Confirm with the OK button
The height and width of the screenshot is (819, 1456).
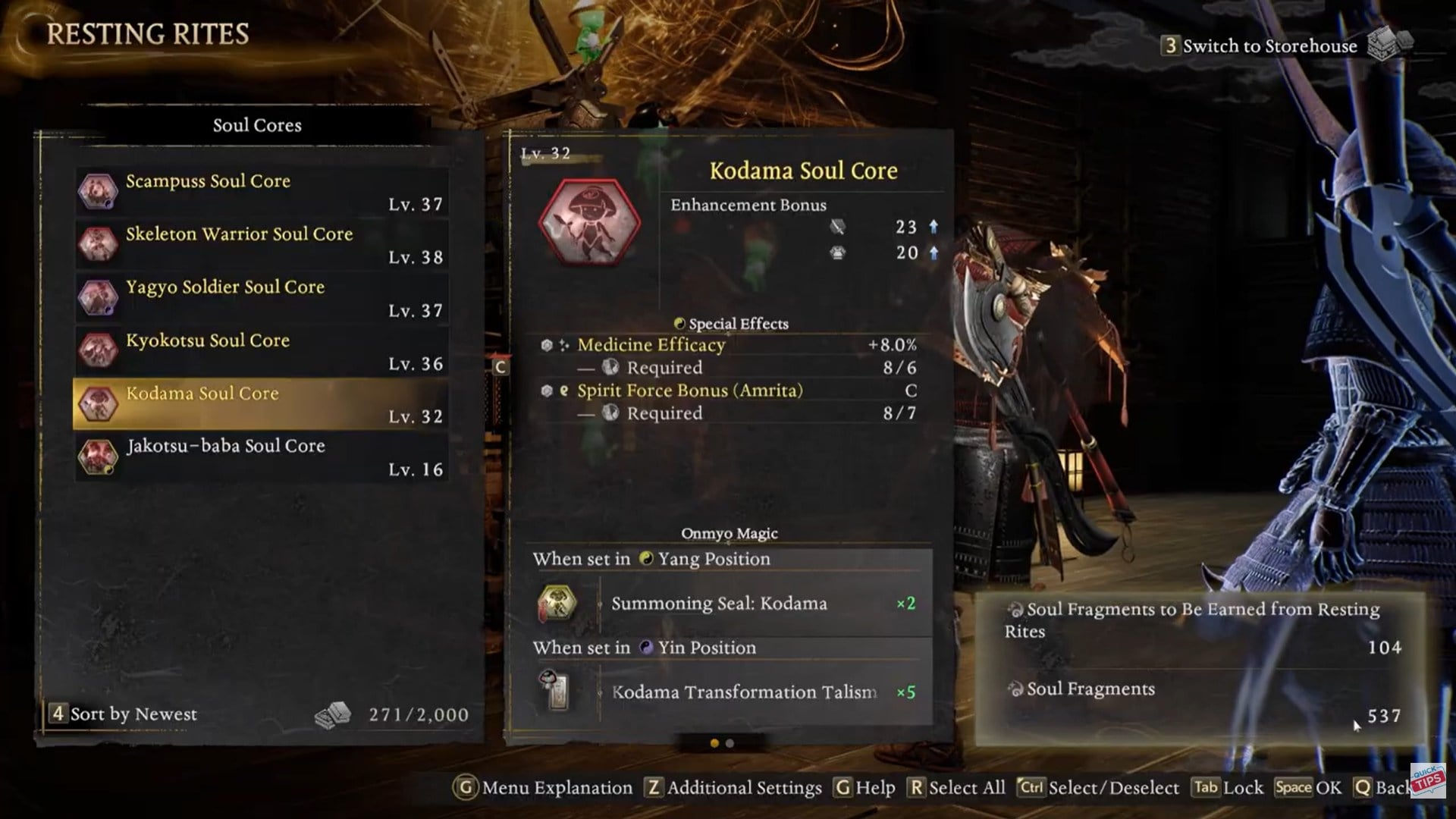coord(1308,788)
